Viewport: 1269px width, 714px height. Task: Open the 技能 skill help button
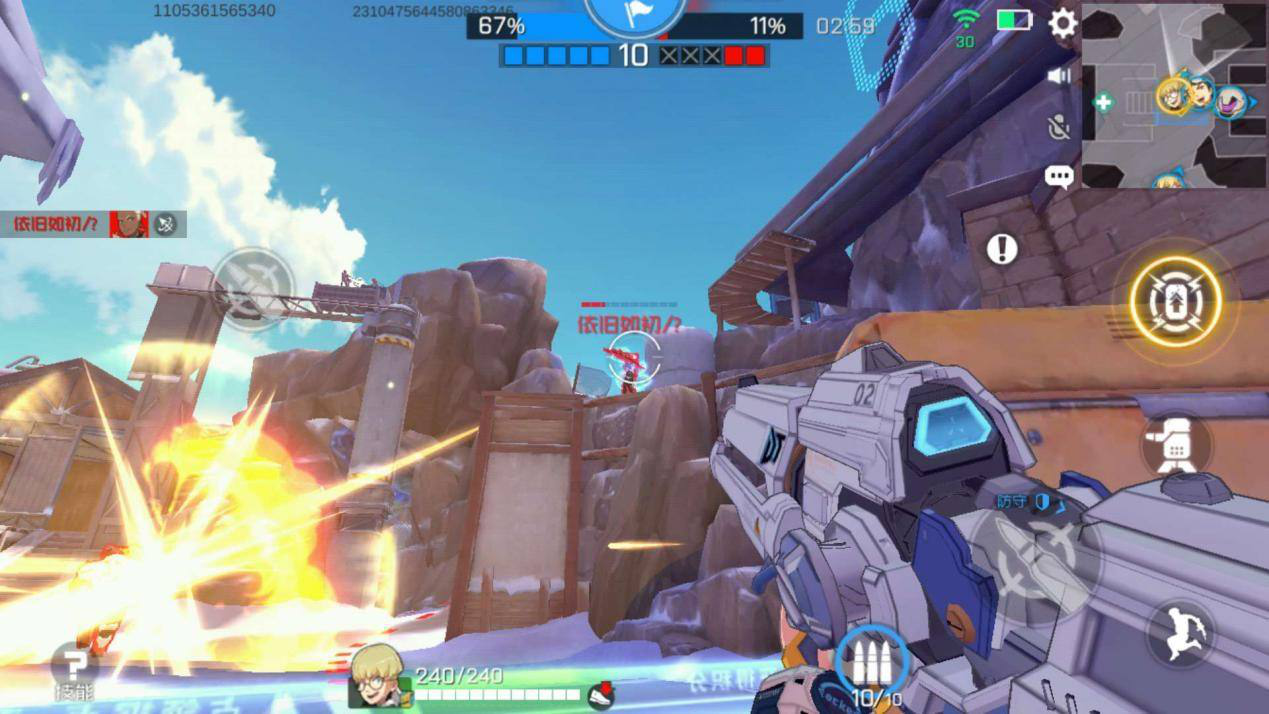pos(74,668)
